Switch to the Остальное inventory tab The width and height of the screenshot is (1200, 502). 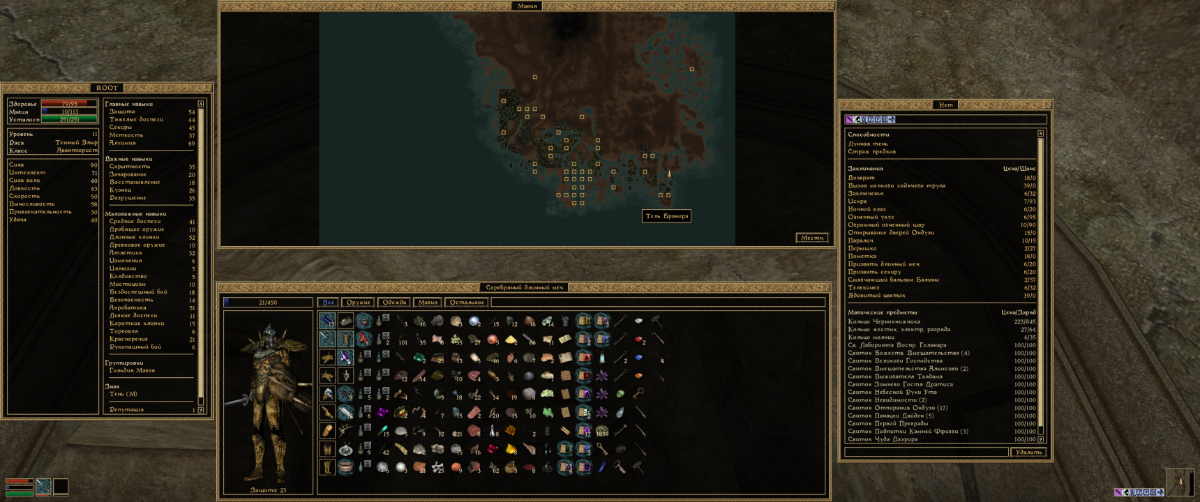pyautogui.click(x=468, y=302)
